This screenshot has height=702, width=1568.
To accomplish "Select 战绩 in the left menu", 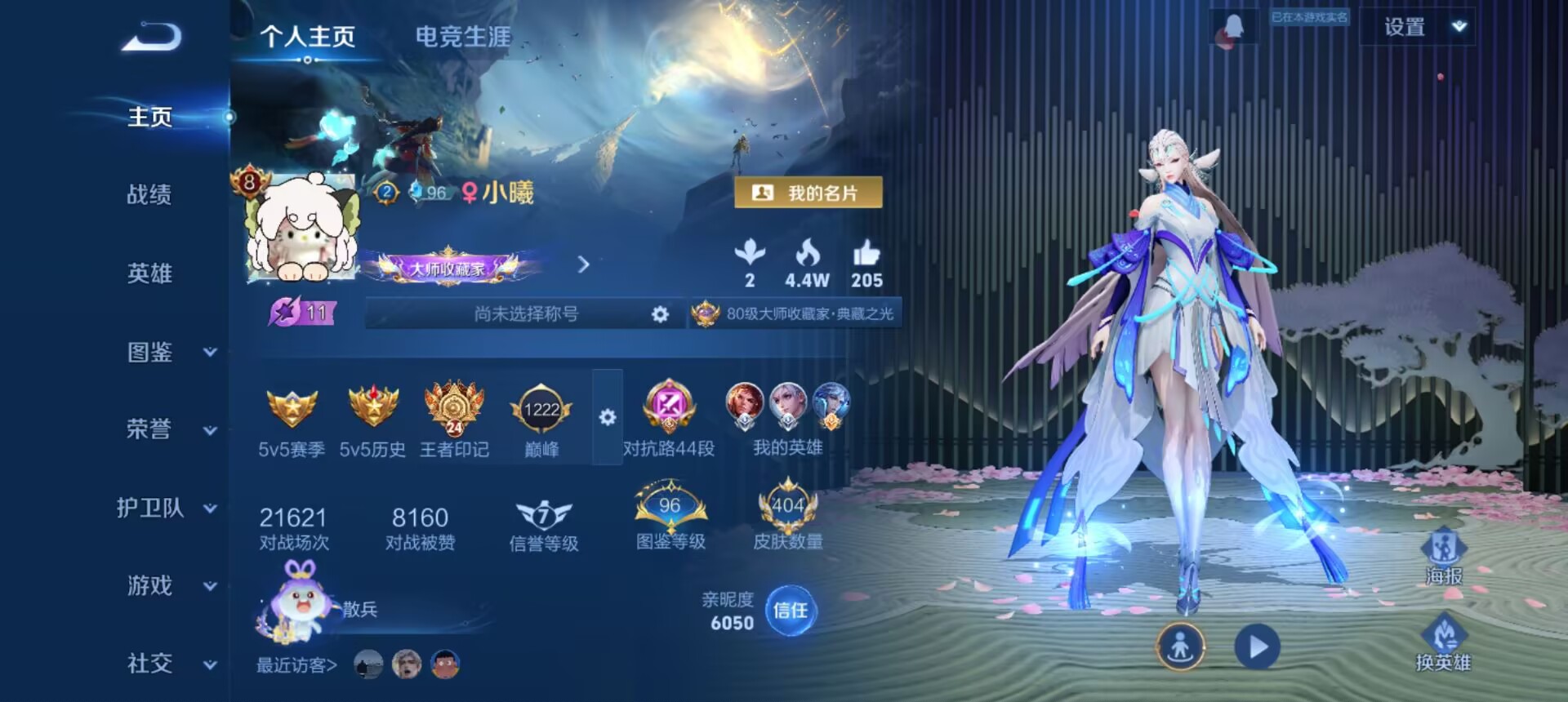I will 149,196.
